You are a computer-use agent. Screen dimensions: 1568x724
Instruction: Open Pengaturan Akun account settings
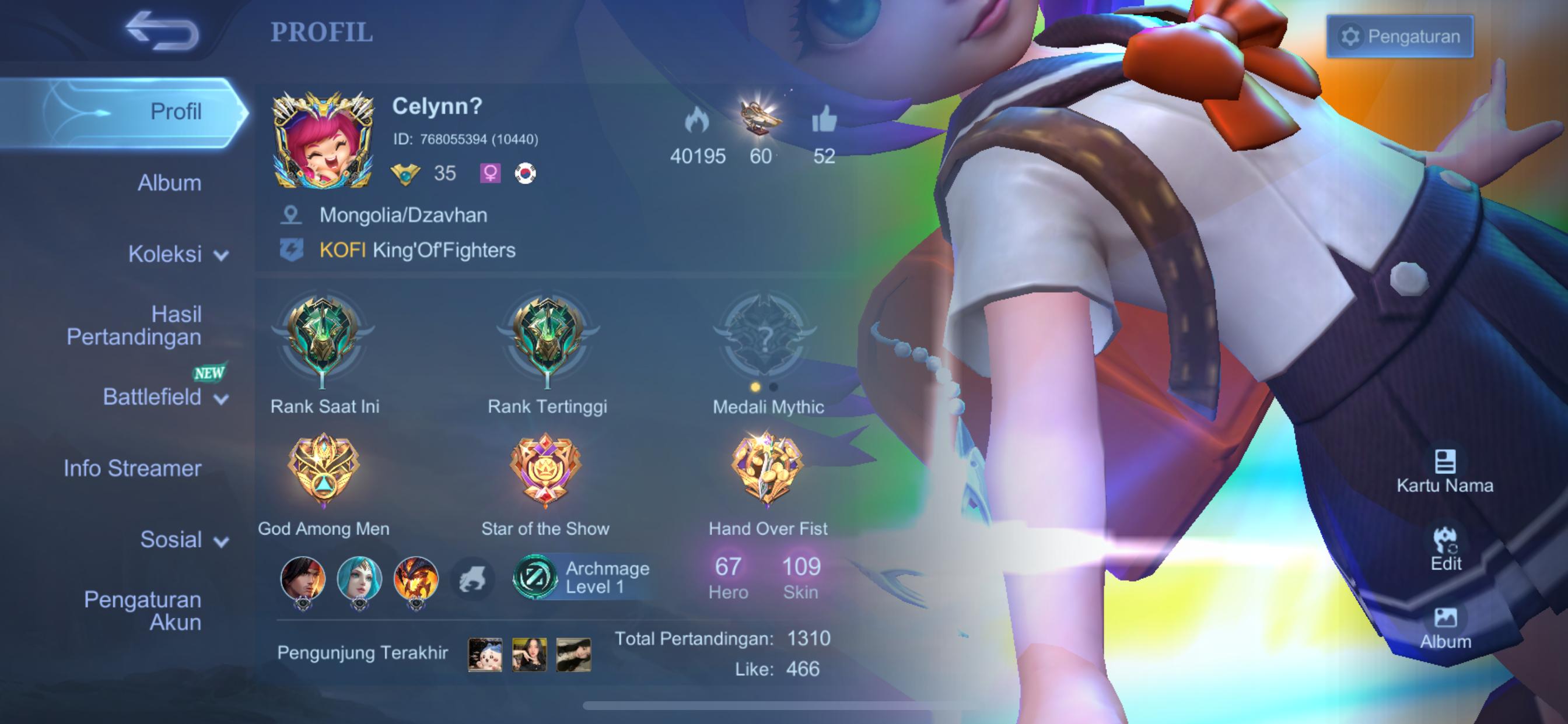(x=143, y=611)
